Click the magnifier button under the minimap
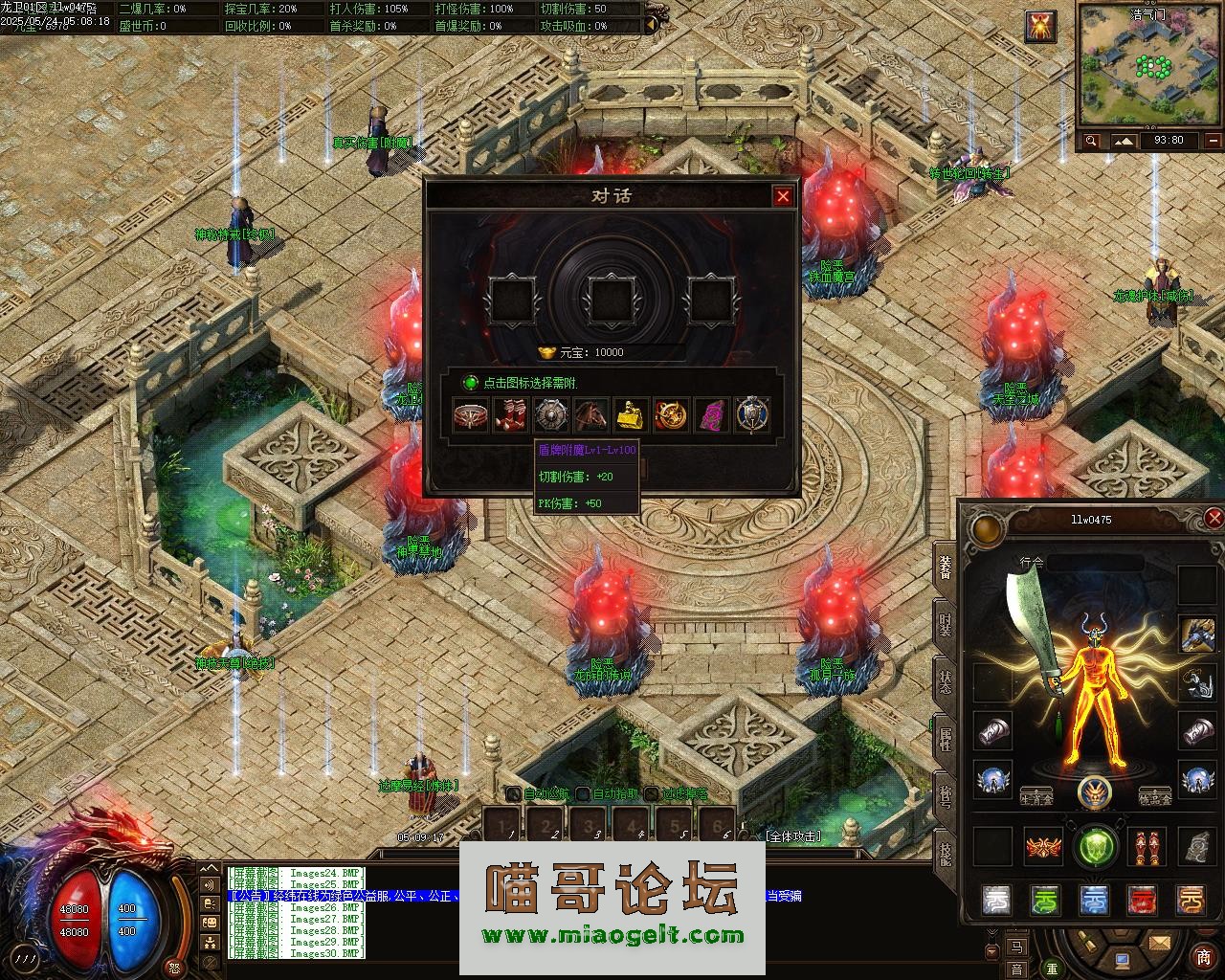 [1092, 142]
